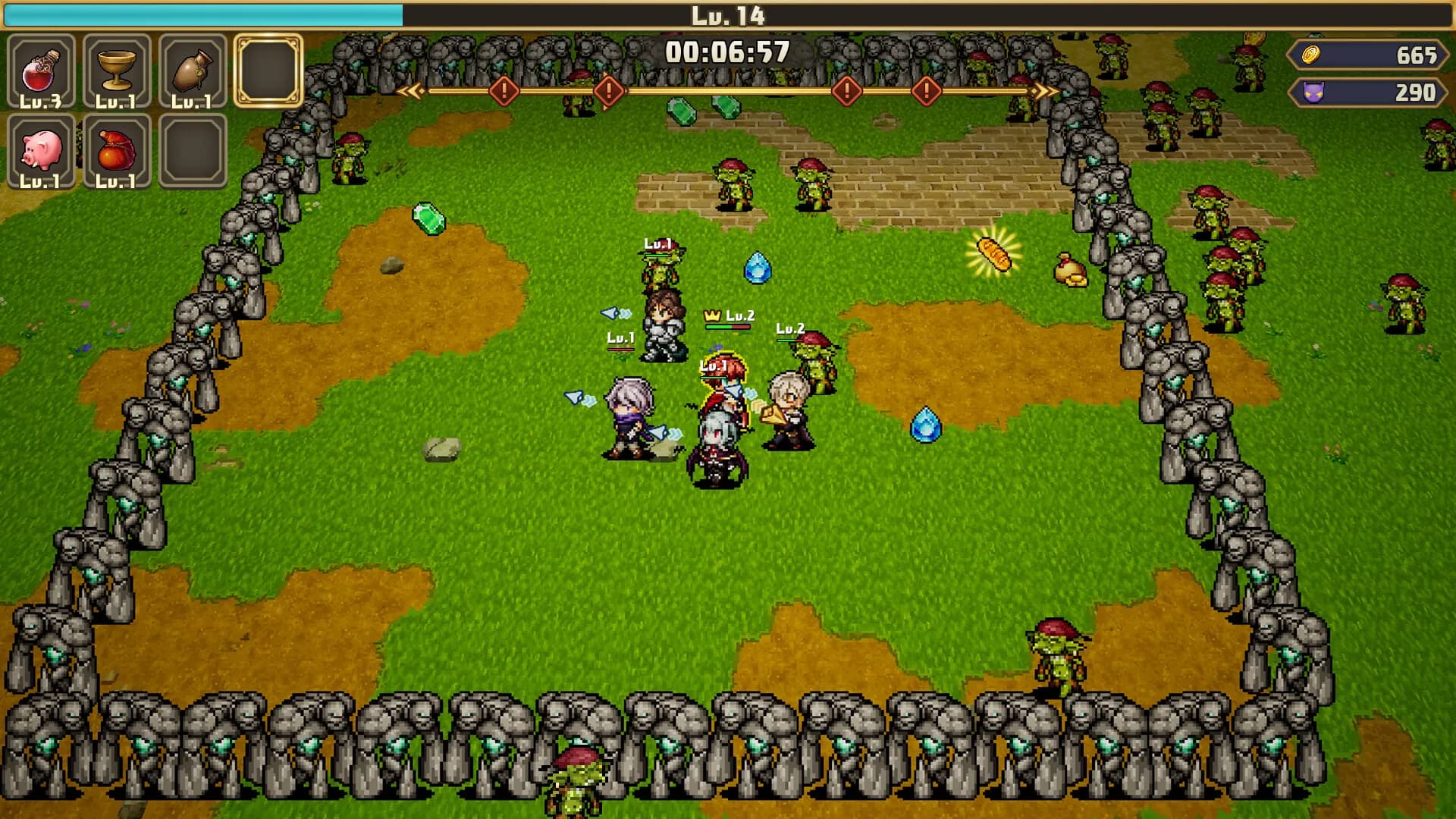
Task: Select the Lv.3 red potion item slot
Action: pos(42,72)
